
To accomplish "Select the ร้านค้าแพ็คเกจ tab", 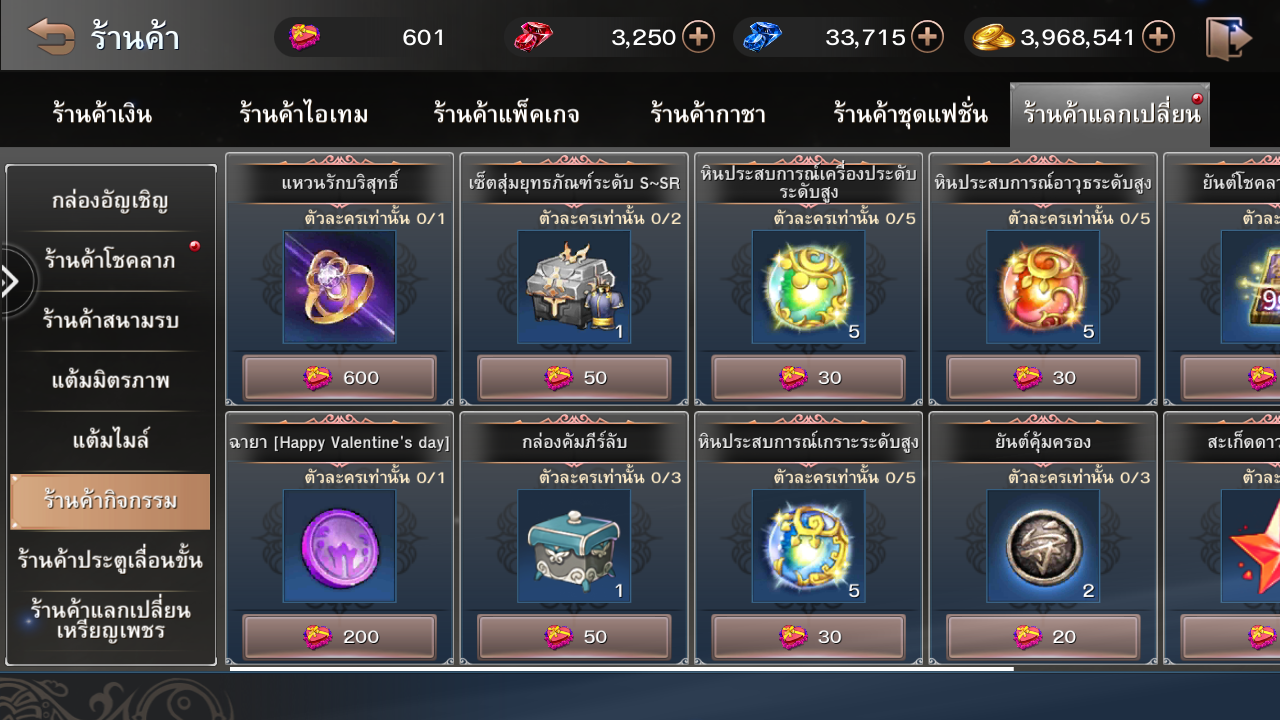I will click(x=506, y=114).
